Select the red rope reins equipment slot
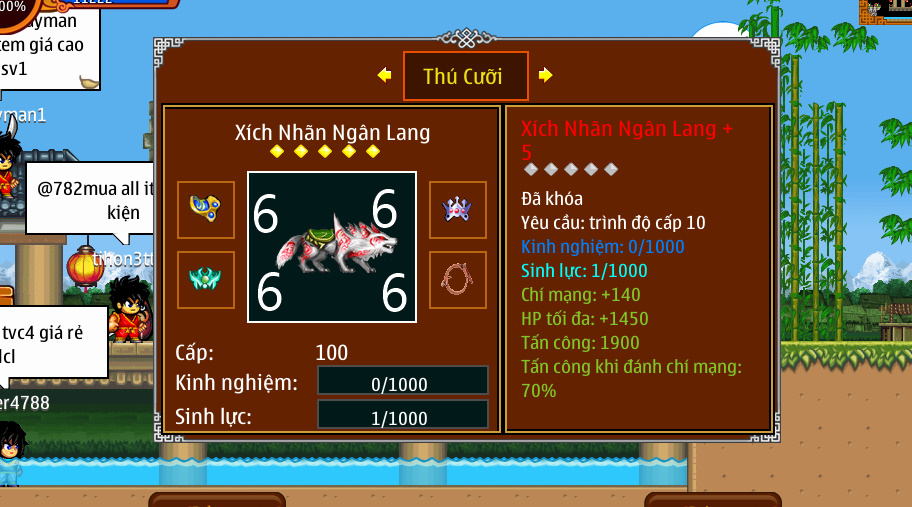 coord(458,279)
